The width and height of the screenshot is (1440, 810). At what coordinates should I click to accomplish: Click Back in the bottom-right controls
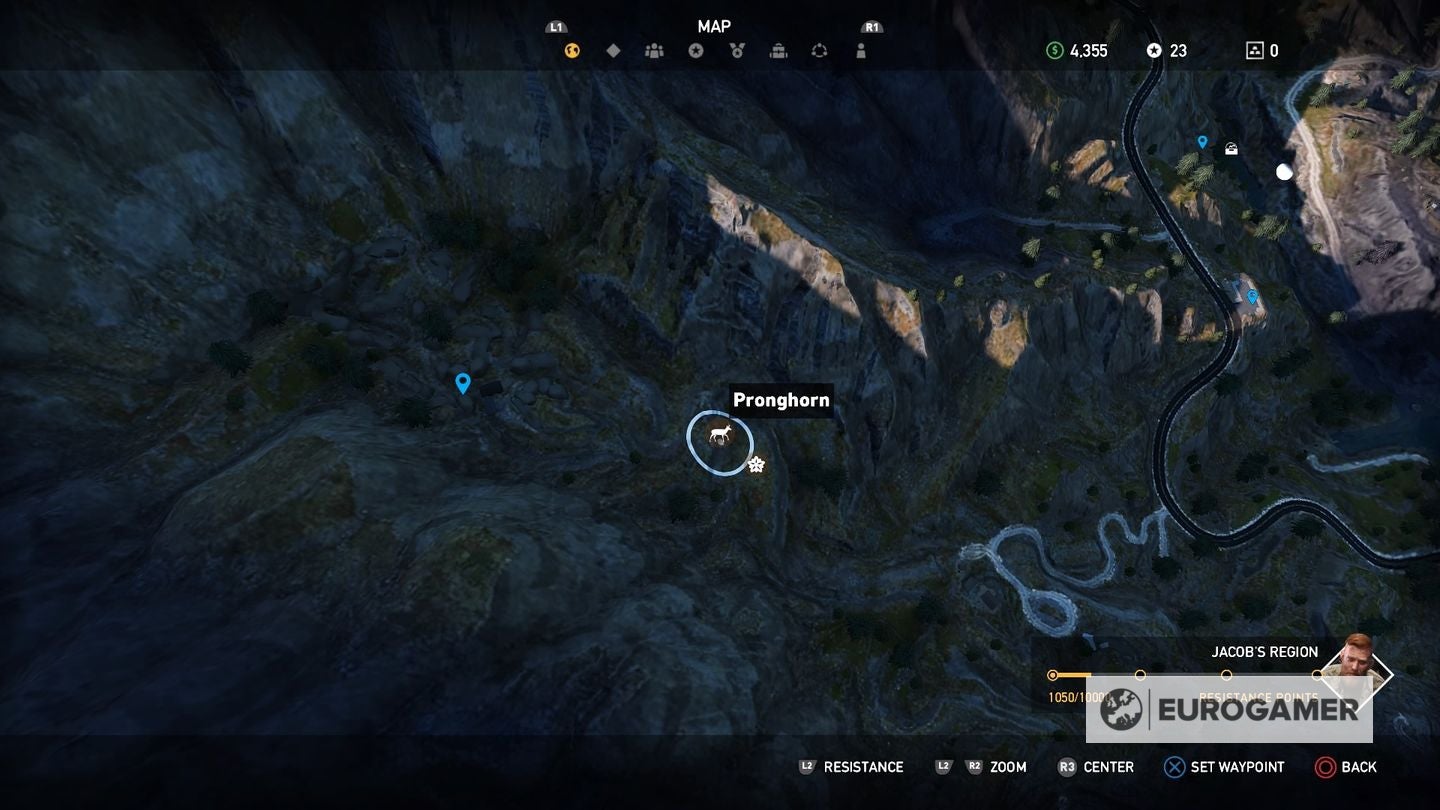(1347, 767)
